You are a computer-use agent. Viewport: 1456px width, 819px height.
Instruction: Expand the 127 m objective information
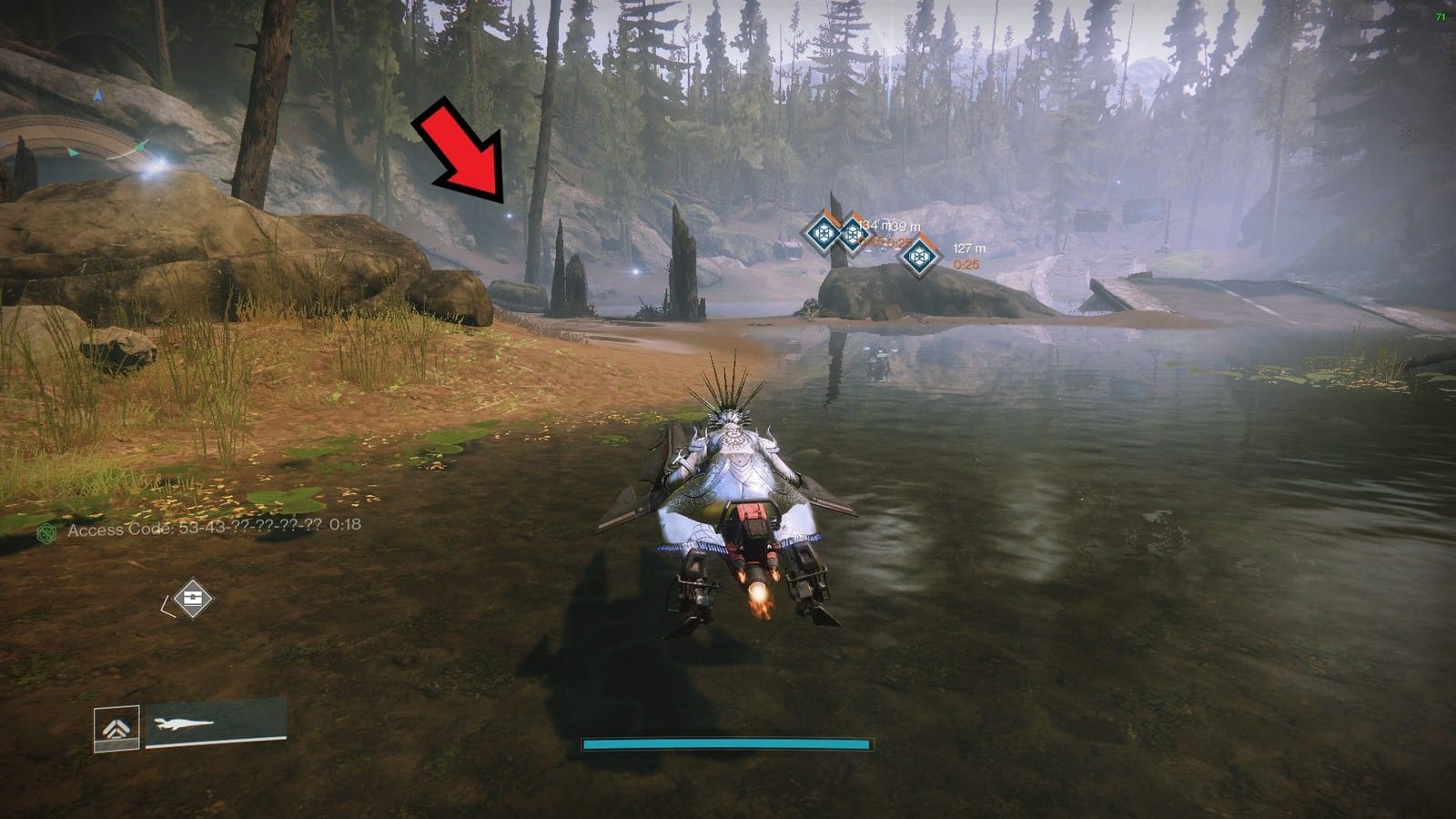(968, 246)
